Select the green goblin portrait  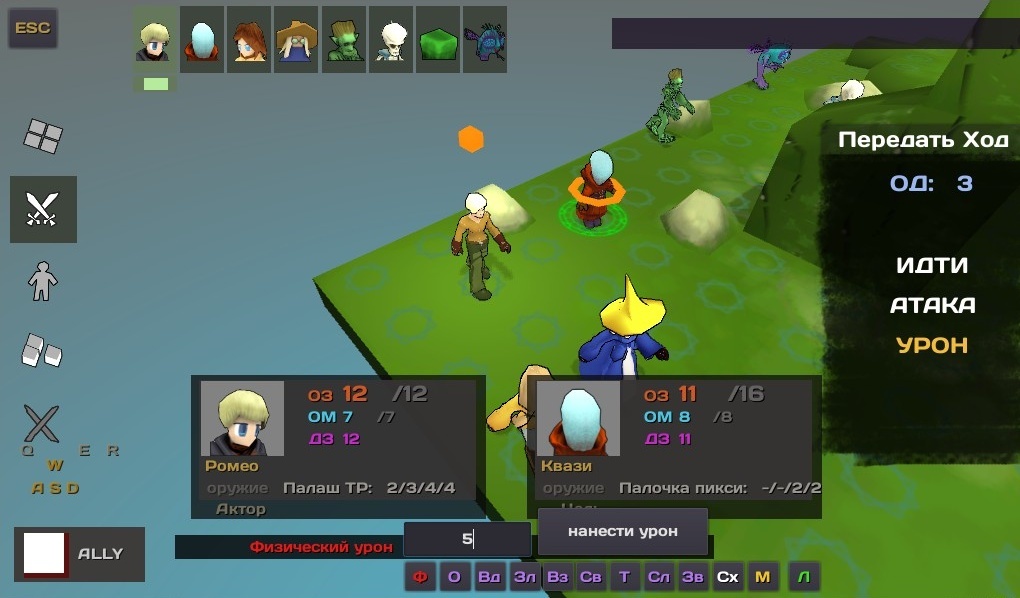pyautogui.click(x=344, y=39)
